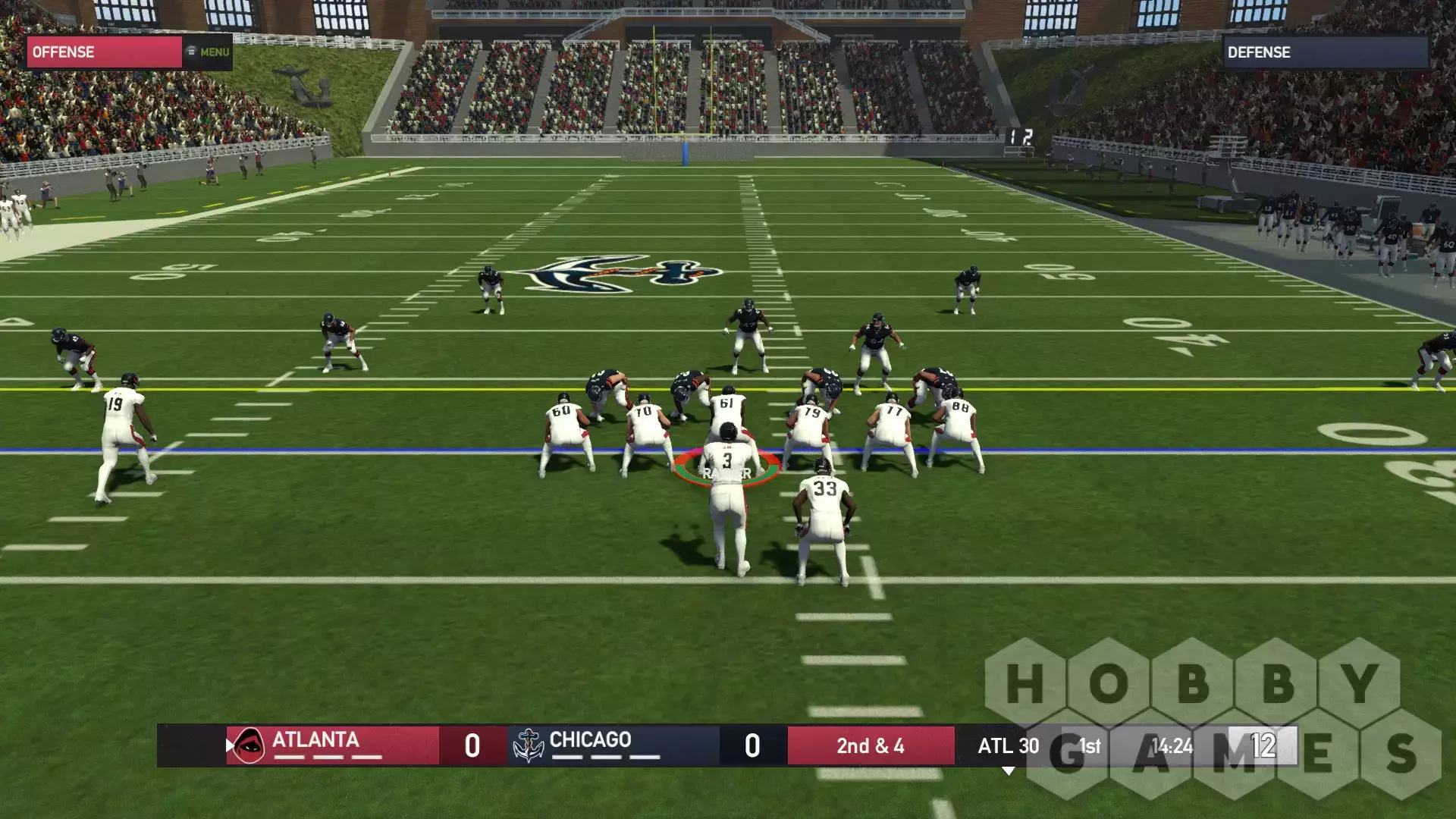This screenshot has width=1456, height=819.
Task: Open the Menu button
Action: (209, 52)
